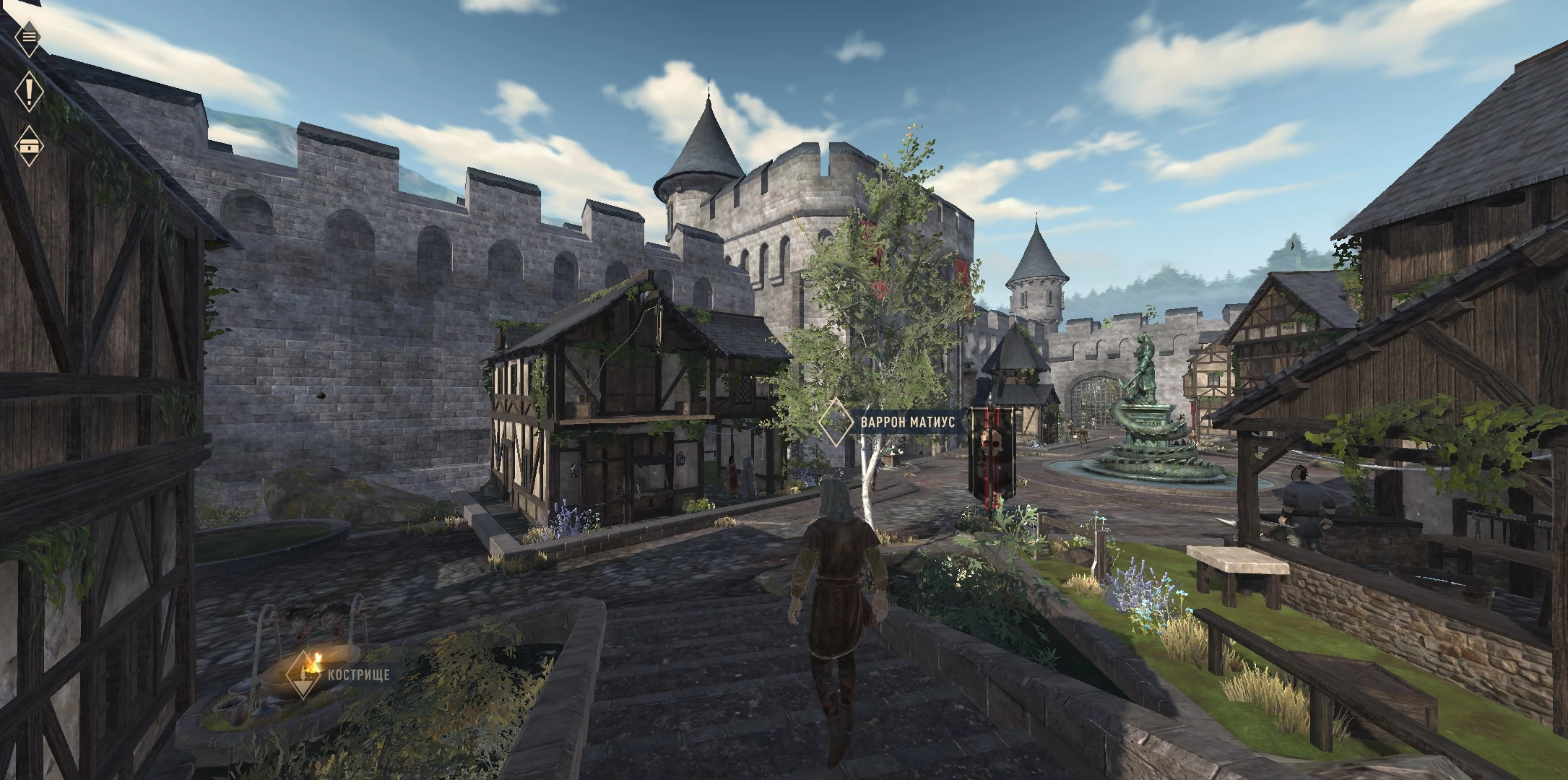
Task: Open the chest inventory icon
Action: [29, 145]
